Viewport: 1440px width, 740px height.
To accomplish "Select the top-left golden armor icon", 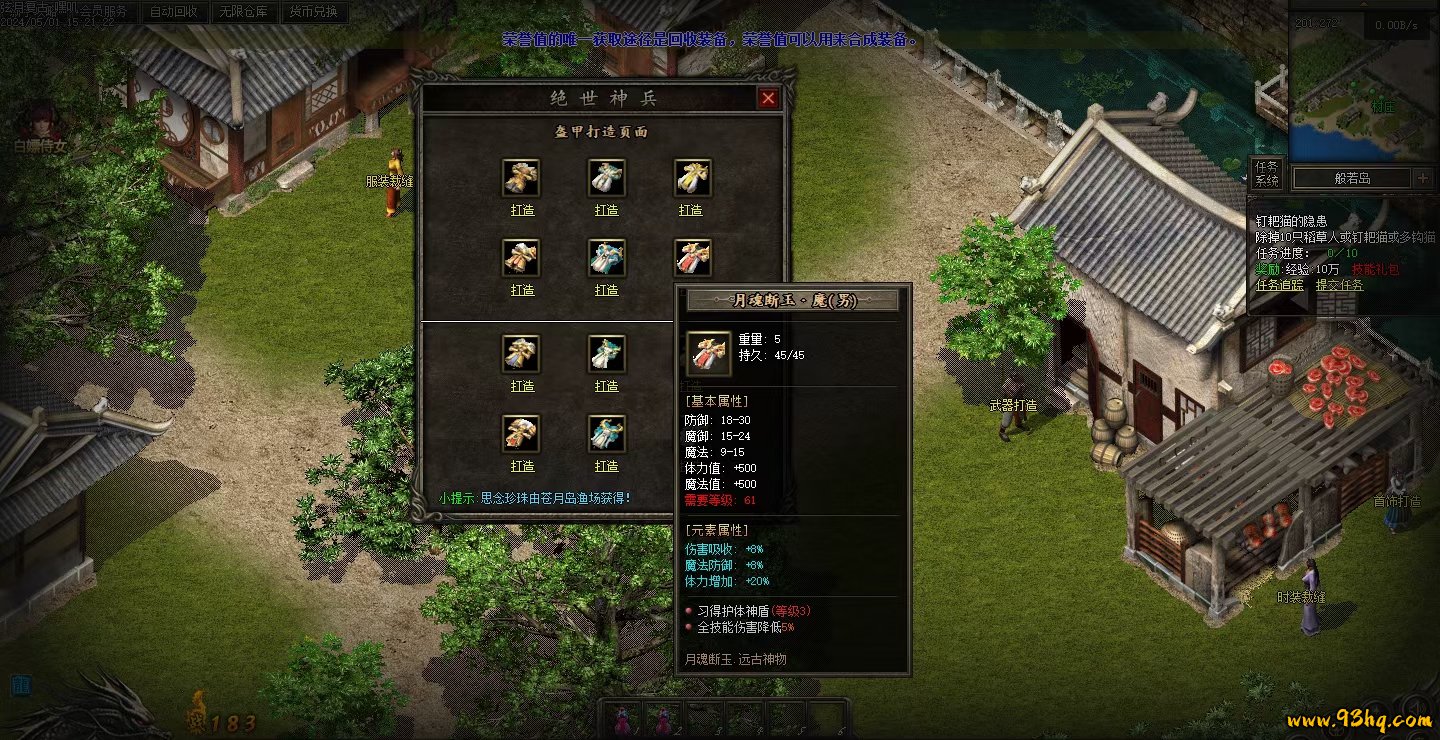I will [x=521, y=178].
